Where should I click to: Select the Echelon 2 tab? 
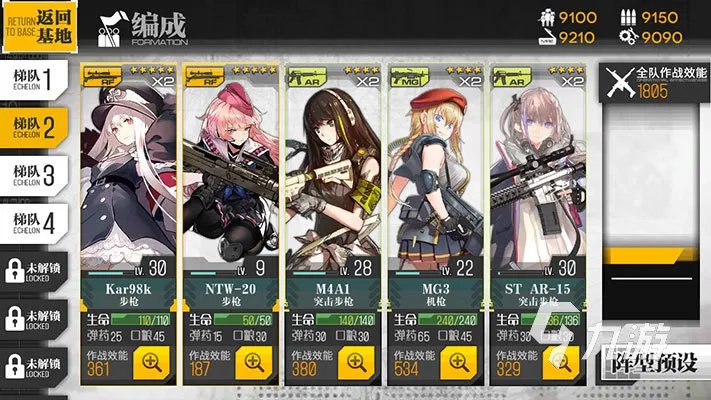coord(34,124)
